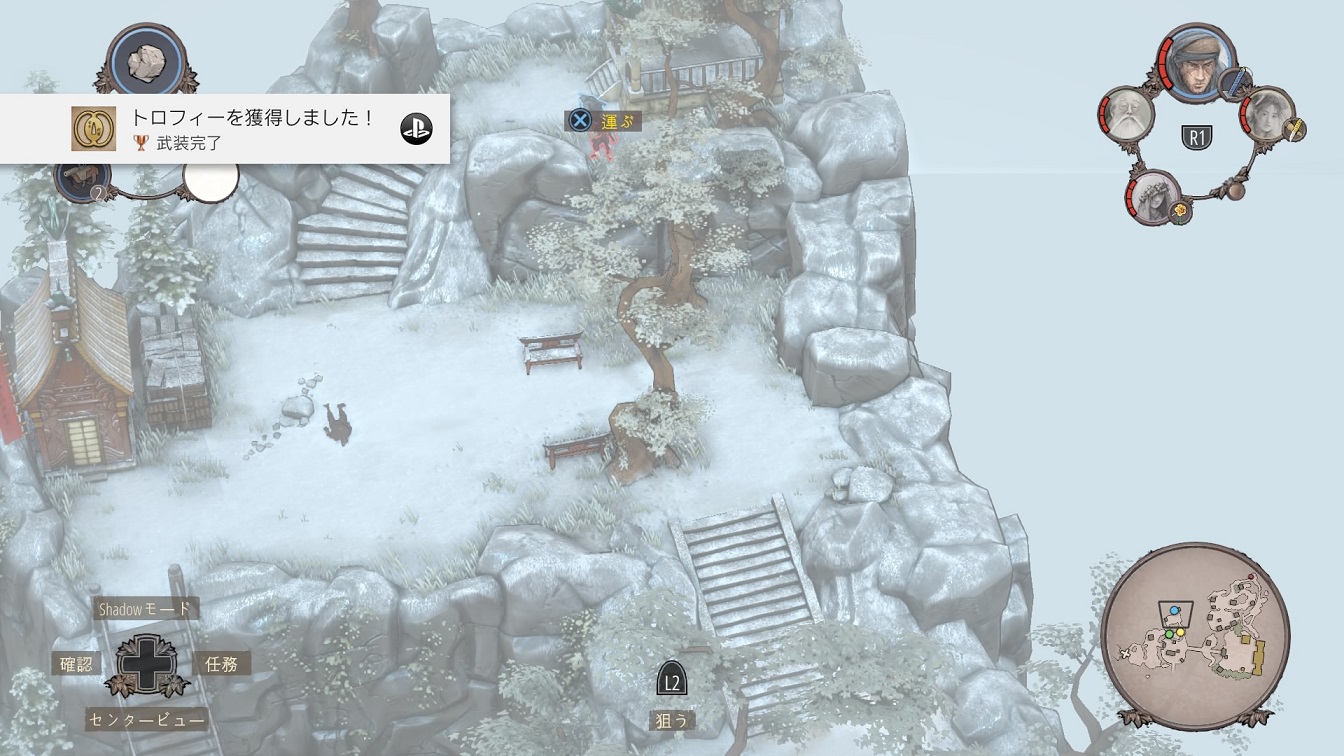Choose the dark-haired woman character portrait

coord(1267,115)
